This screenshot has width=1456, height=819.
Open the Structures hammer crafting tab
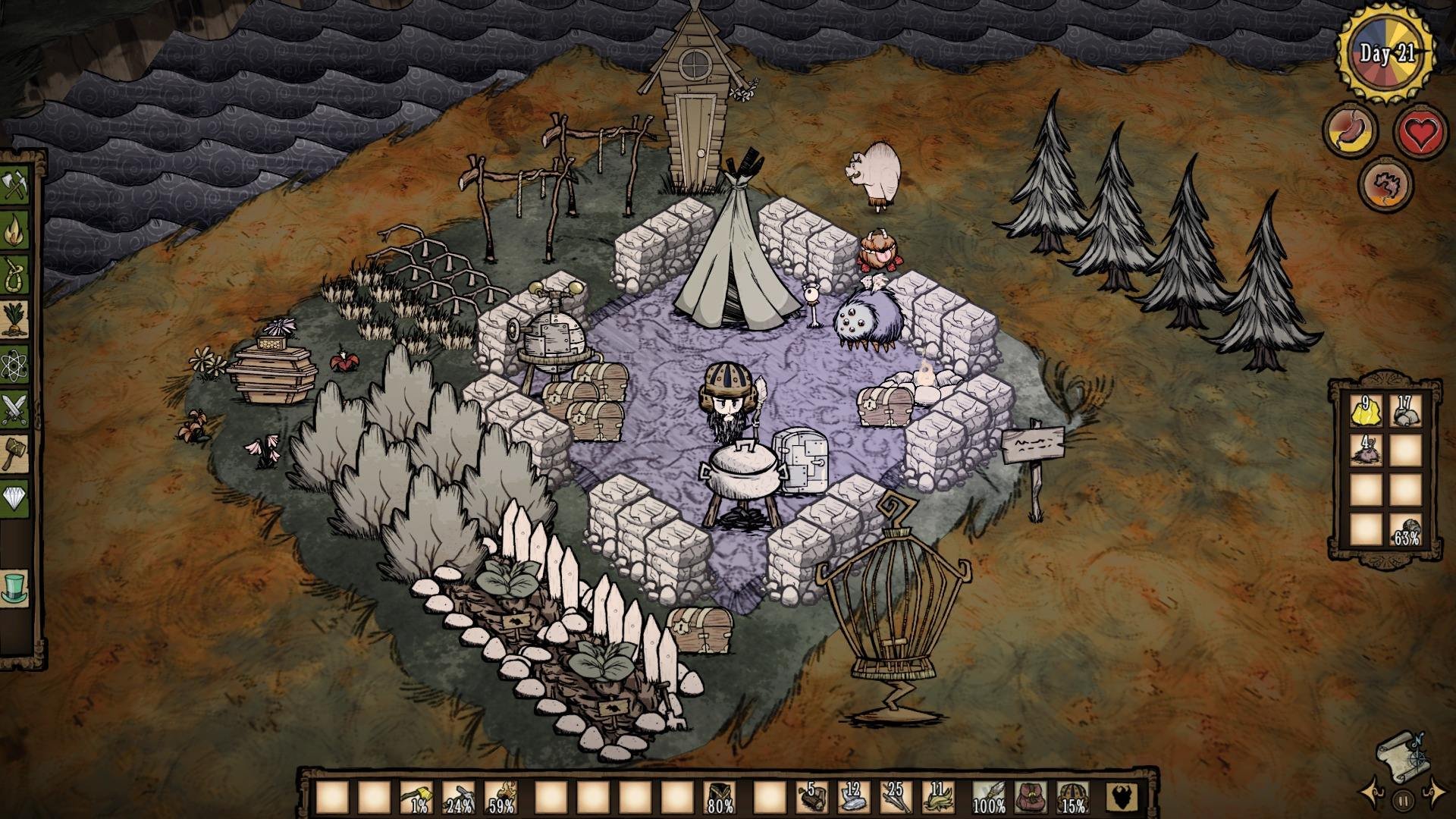click(x=14, y=453)
